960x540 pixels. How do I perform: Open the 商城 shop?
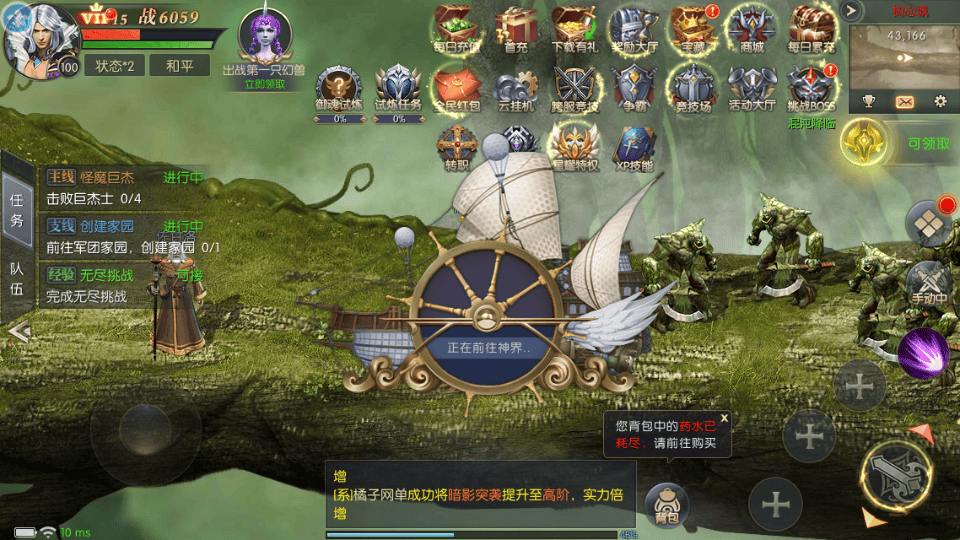(752, 28)
